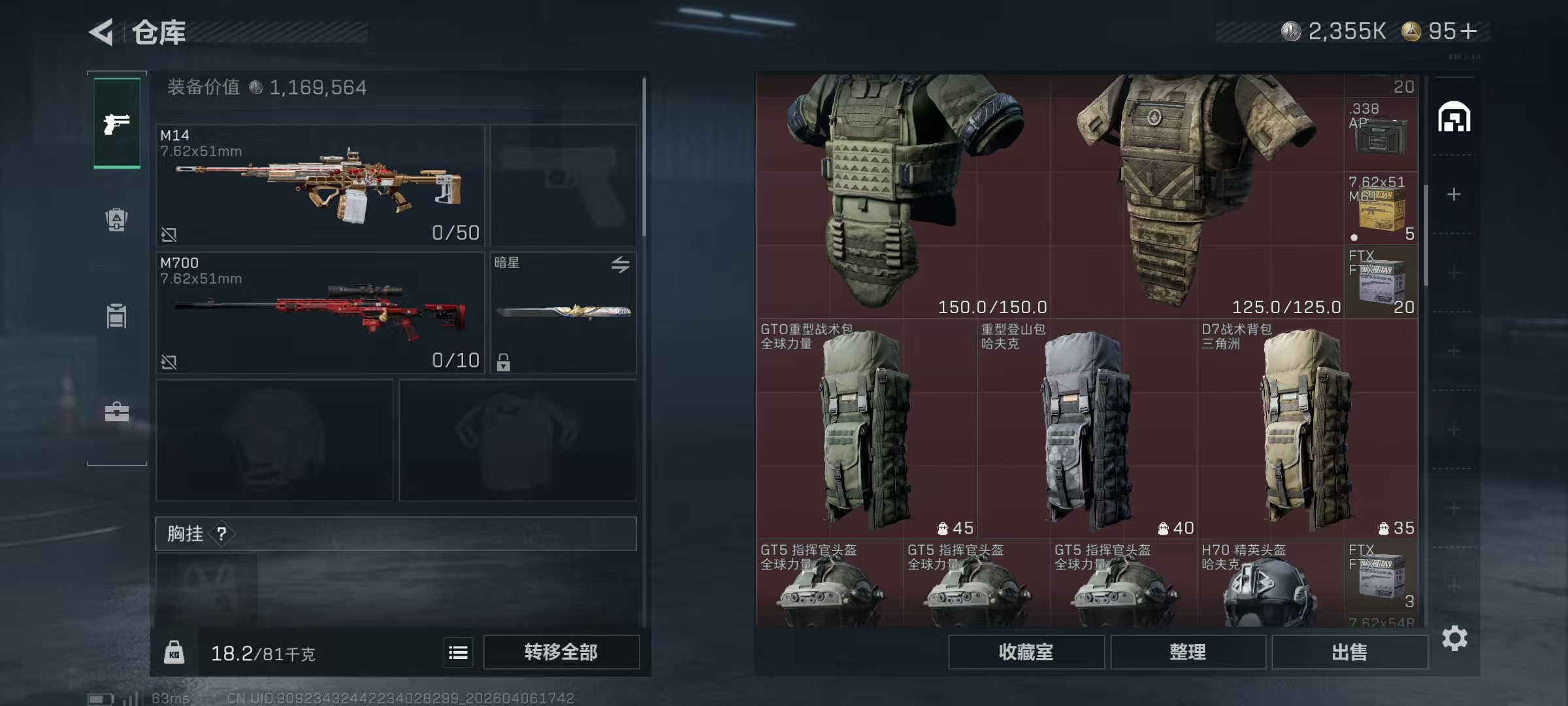Viewport: 1568px width, 706px height.
Task: Click the 转移全部 button
Action: point(561,652)
